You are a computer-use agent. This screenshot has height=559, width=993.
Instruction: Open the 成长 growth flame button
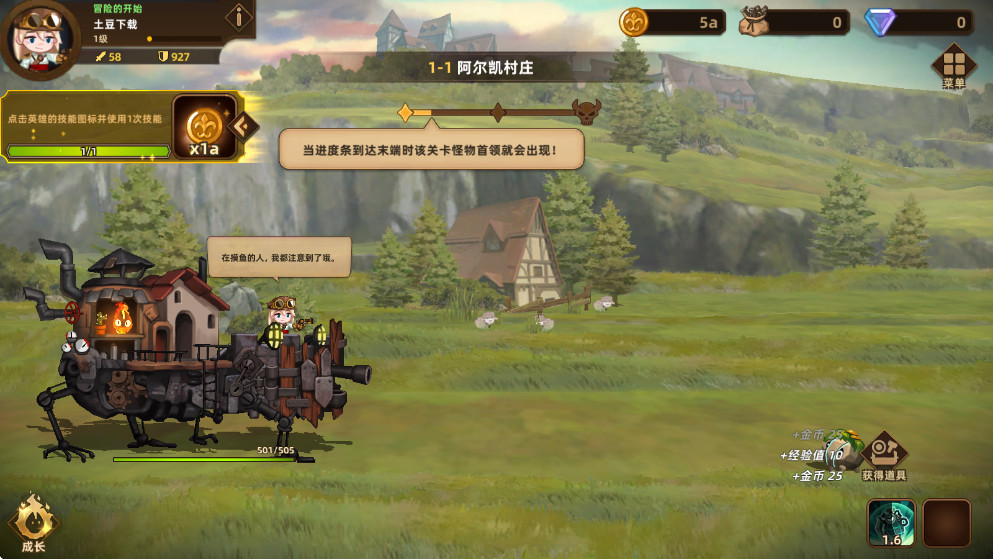point(34,523)
